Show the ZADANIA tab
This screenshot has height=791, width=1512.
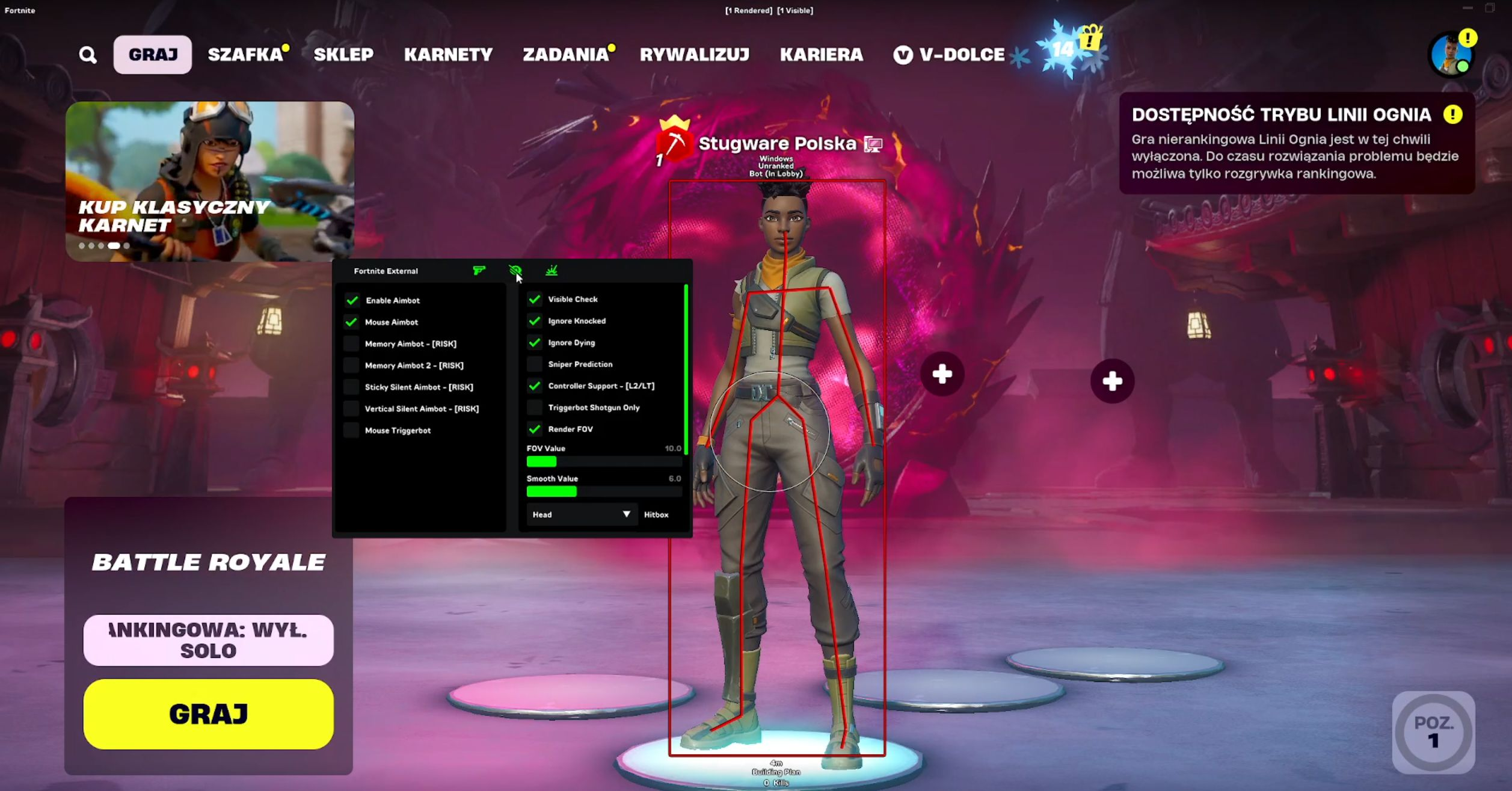pos(566,55)
